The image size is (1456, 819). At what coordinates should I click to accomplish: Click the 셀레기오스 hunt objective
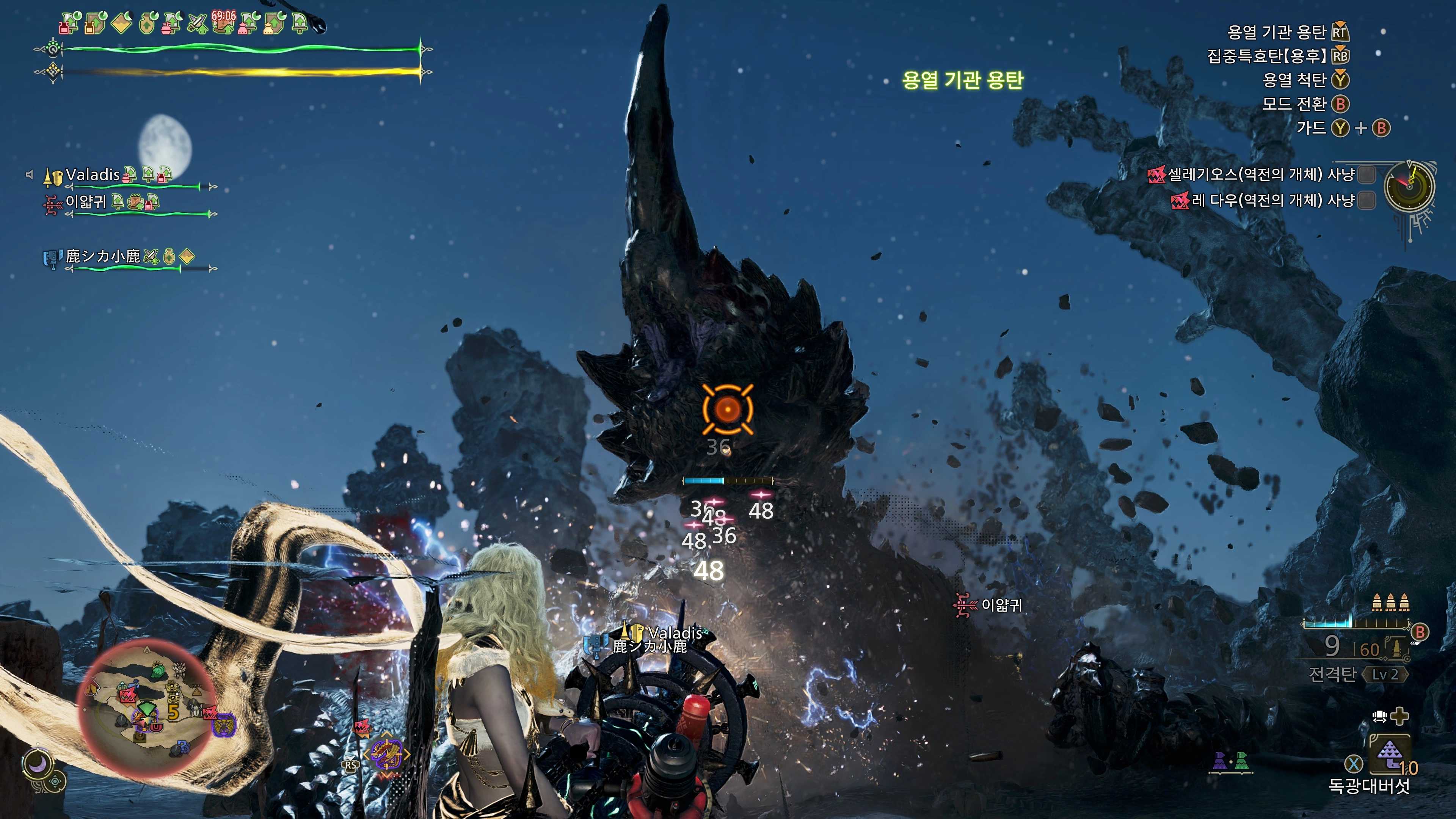coord(1260,175)
